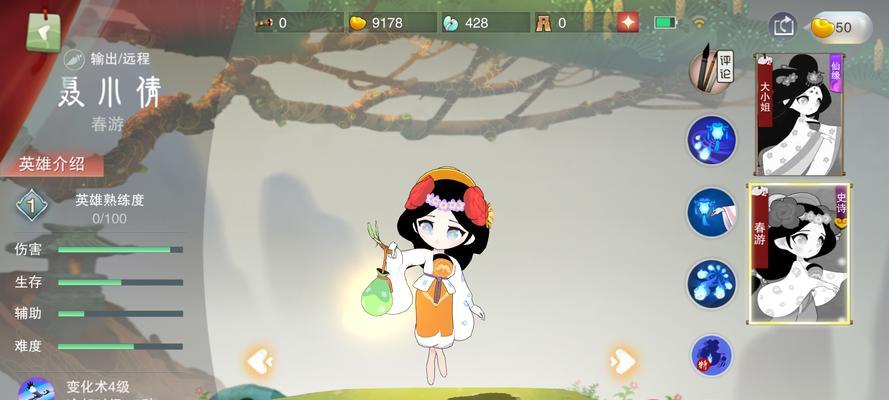
Task: Switch to the previous hero with left arrow
Action: [x=260, y=360]
